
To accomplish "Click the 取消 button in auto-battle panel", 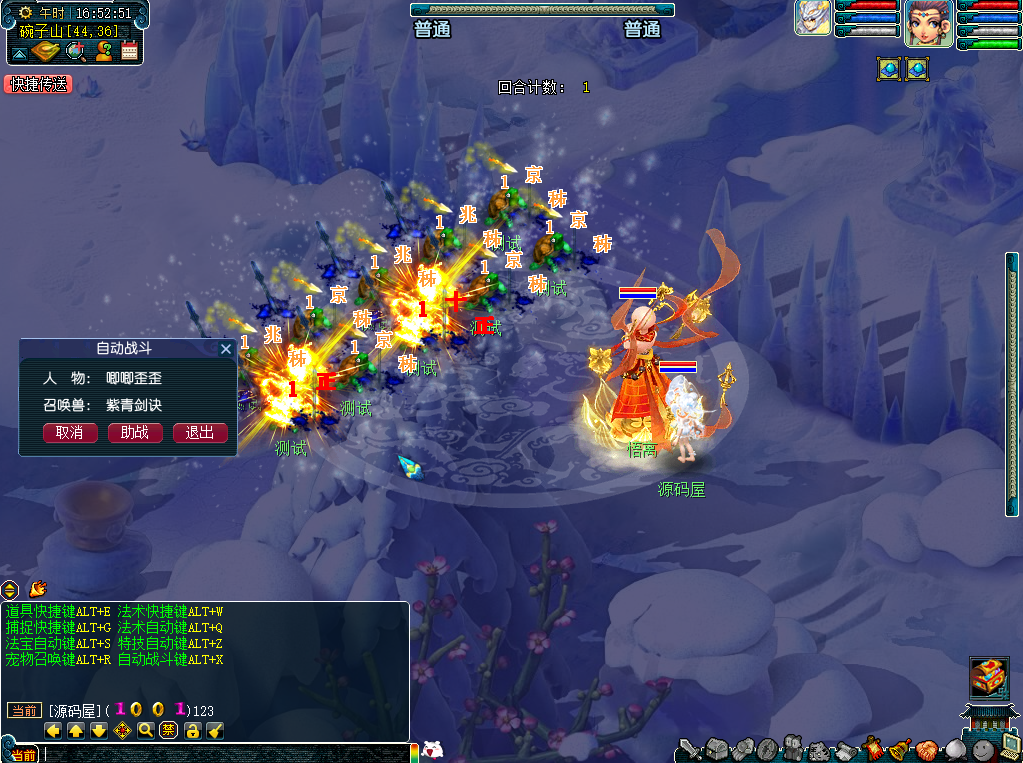I will click(x=70, y=433).
